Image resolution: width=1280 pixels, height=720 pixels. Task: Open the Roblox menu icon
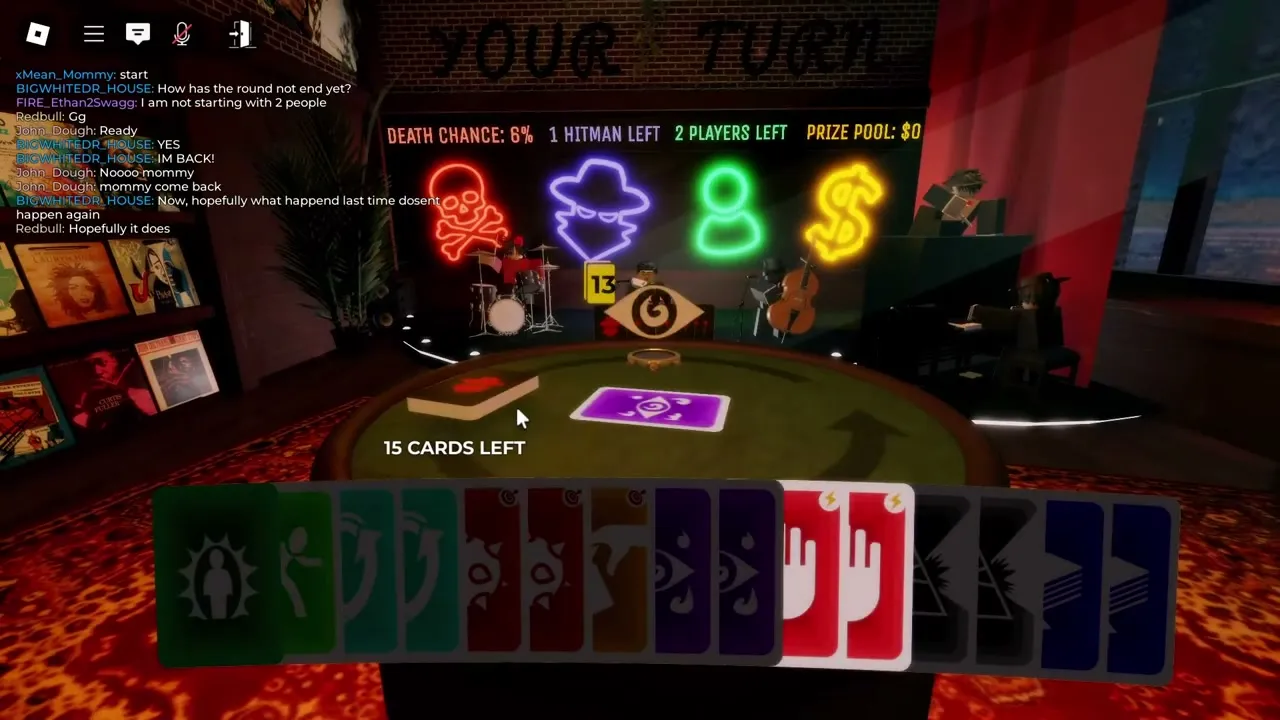(38, 34)
